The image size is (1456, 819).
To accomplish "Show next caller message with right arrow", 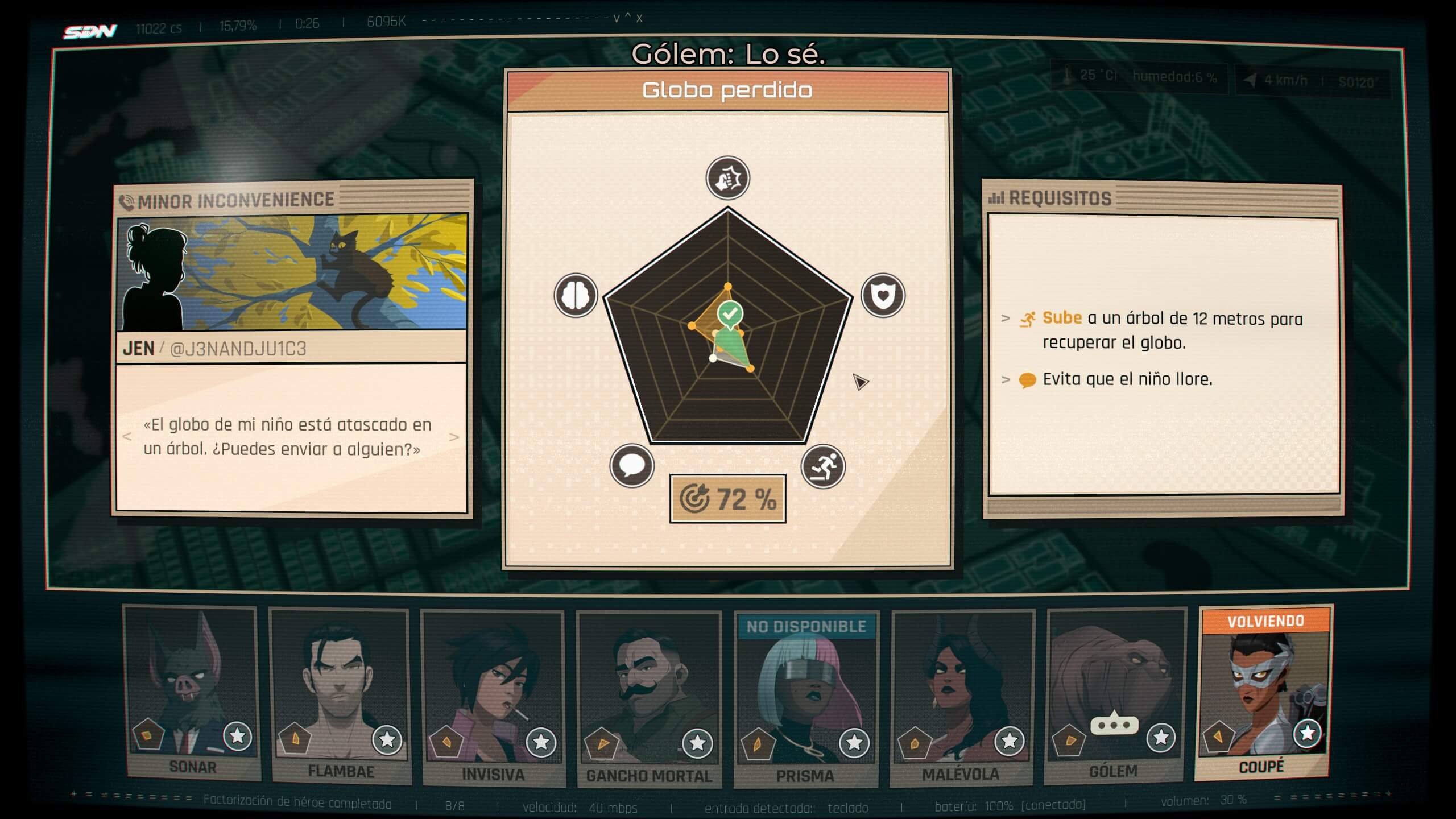I will pos(454,437).
